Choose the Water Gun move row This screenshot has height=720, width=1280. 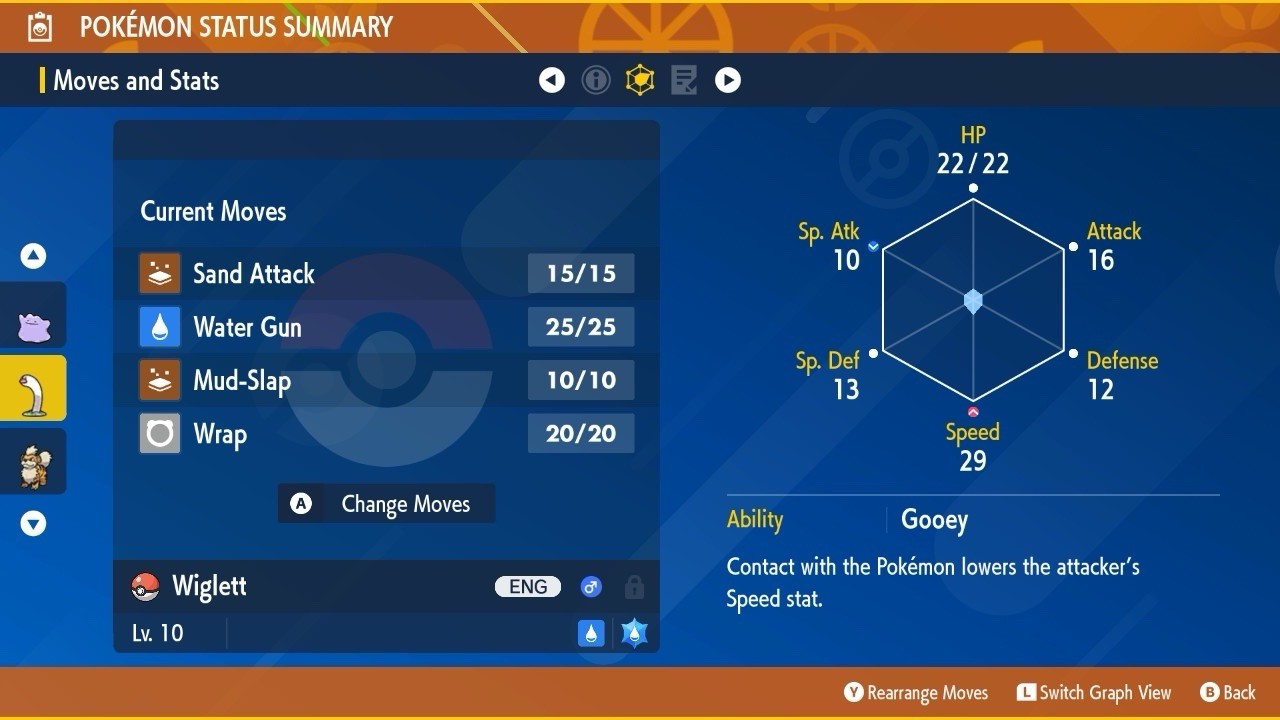point(386,327)
